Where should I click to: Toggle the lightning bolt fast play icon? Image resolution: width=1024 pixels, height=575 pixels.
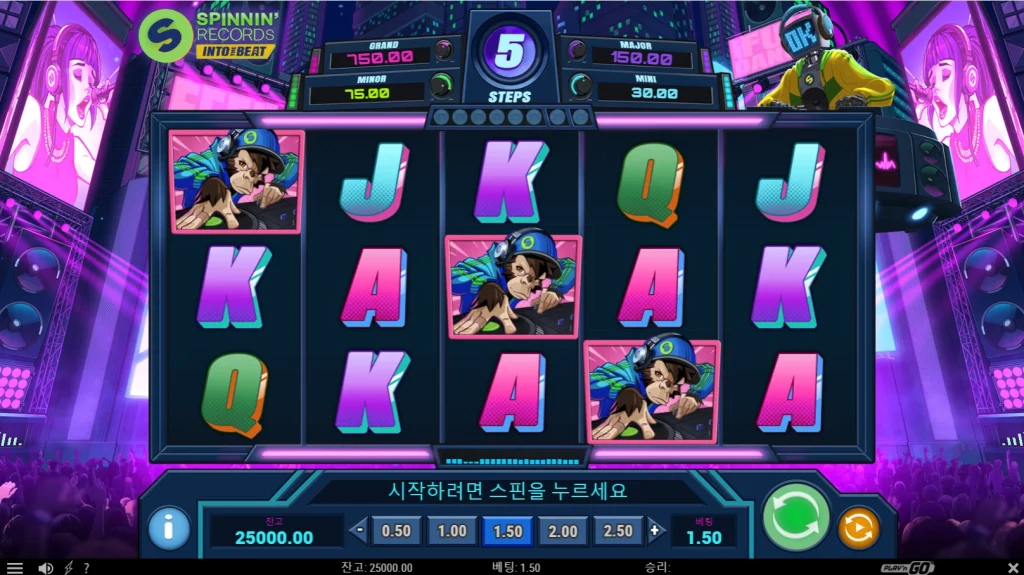tap(68, 568)
